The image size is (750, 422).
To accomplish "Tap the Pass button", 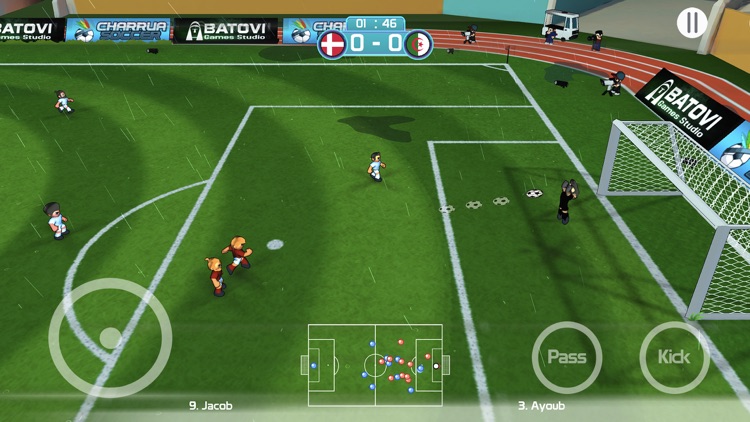I will (567, 357).
